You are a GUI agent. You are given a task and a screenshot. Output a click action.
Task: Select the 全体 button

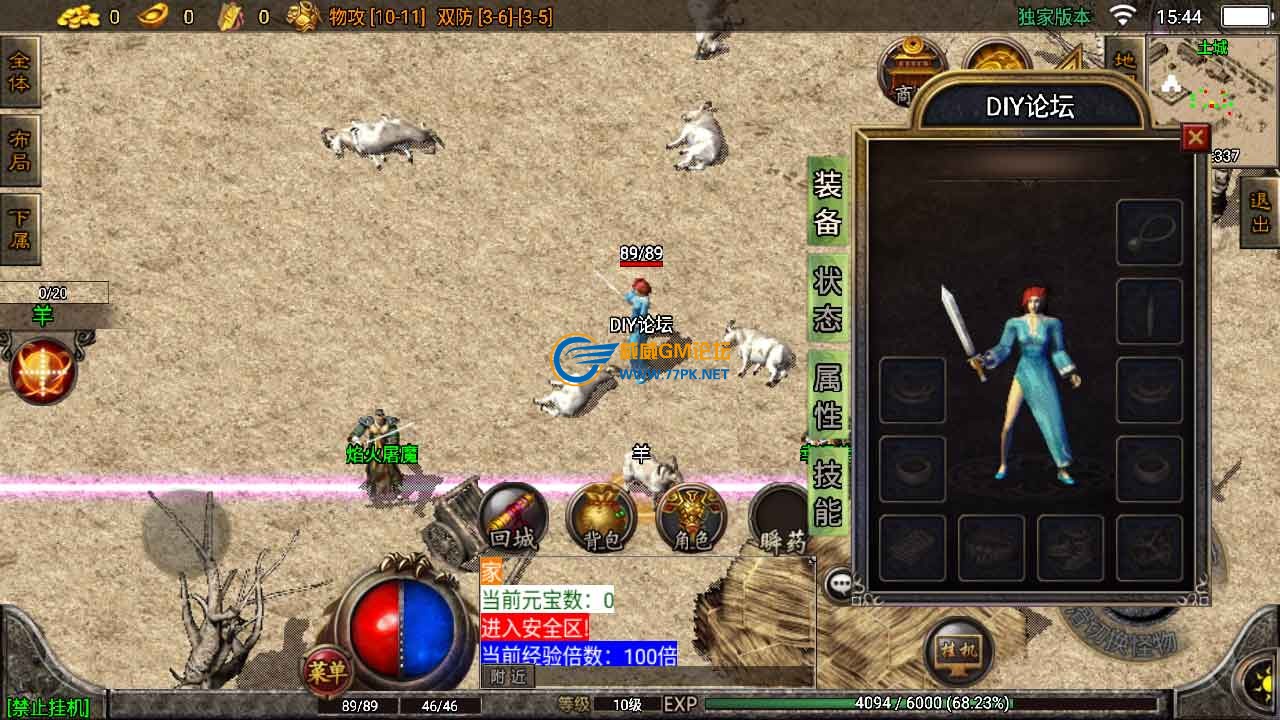20,72
